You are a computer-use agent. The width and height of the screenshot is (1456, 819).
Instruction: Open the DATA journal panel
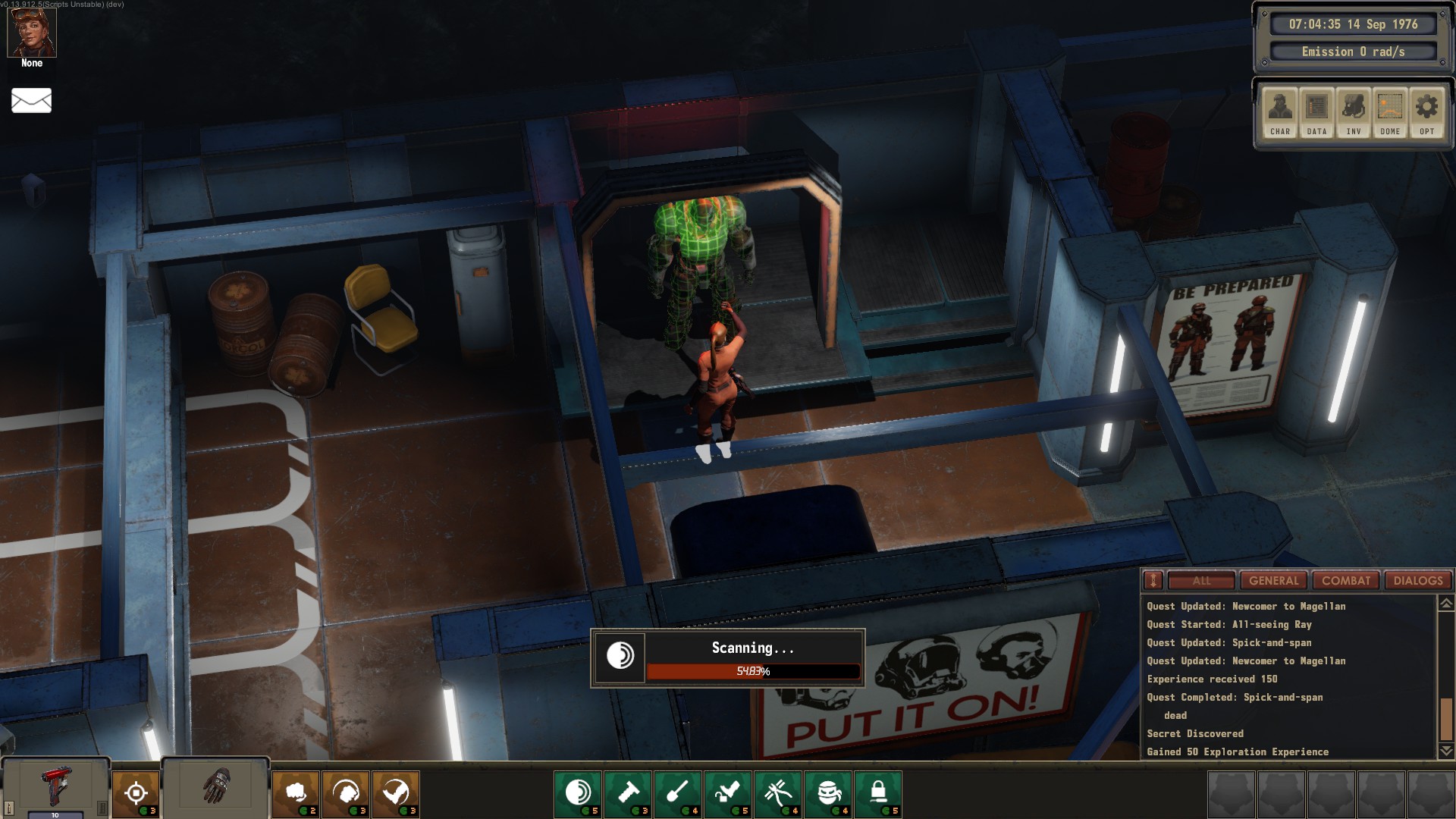pyautogui.click(x=1316, y=112)
